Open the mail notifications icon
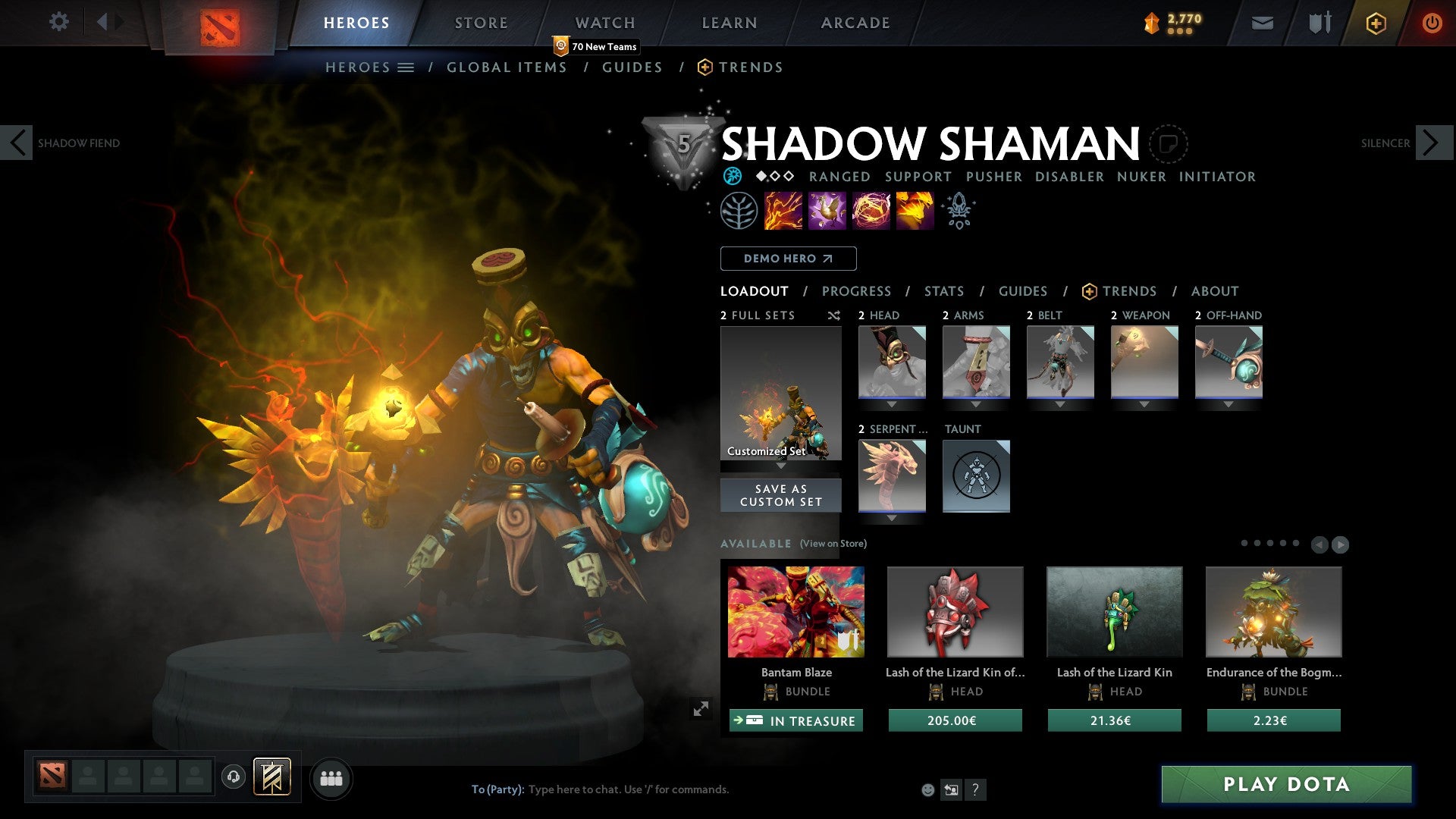The image size is (1456, 819). pos(1262,23)
